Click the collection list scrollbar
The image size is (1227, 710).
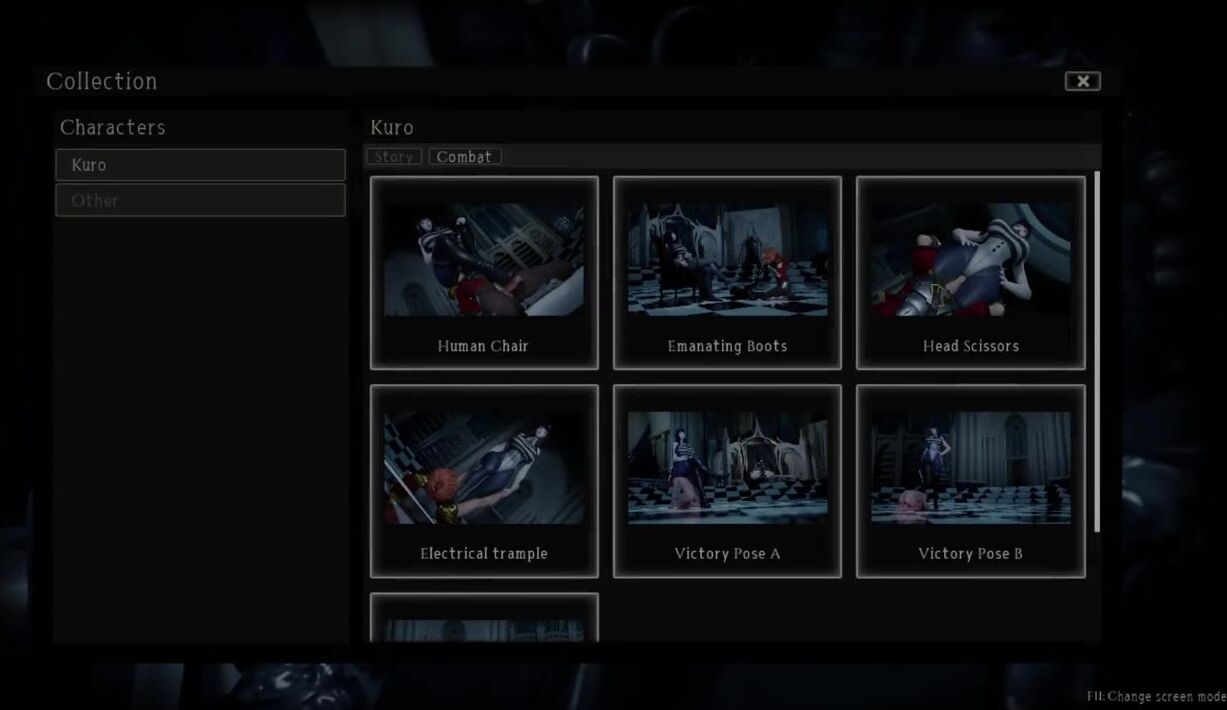coord(1097,350)
